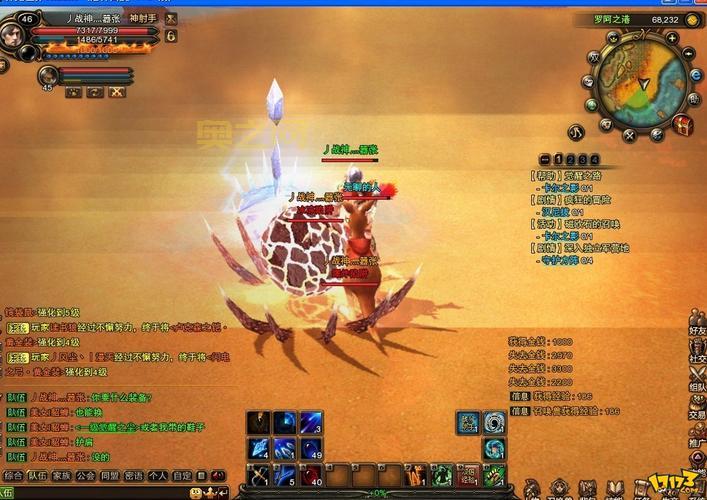Click the player character portrait
707x500 pixels.
tap(18, 35)
